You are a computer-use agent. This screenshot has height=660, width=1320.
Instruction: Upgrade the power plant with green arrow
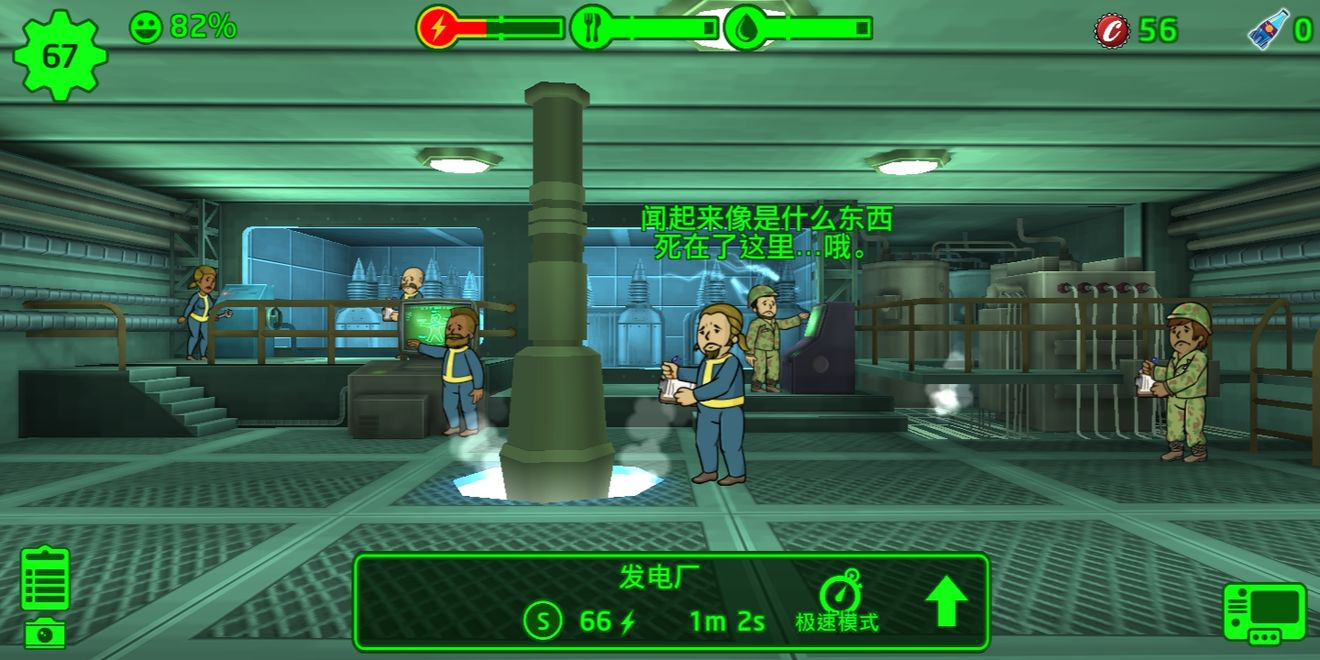(945, 602)
